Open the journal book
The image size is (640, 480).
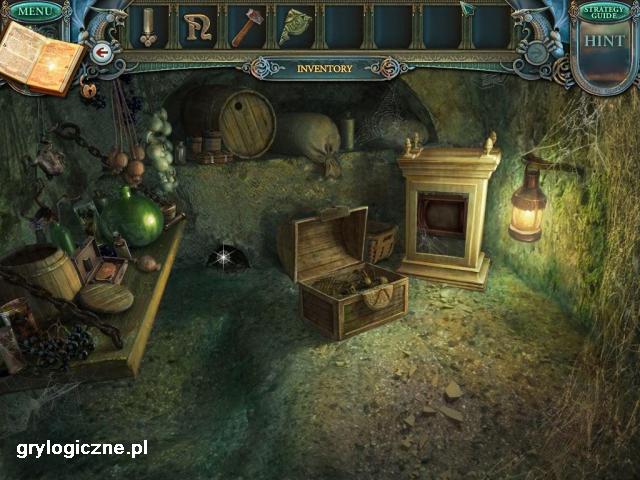tap(40, 56)
